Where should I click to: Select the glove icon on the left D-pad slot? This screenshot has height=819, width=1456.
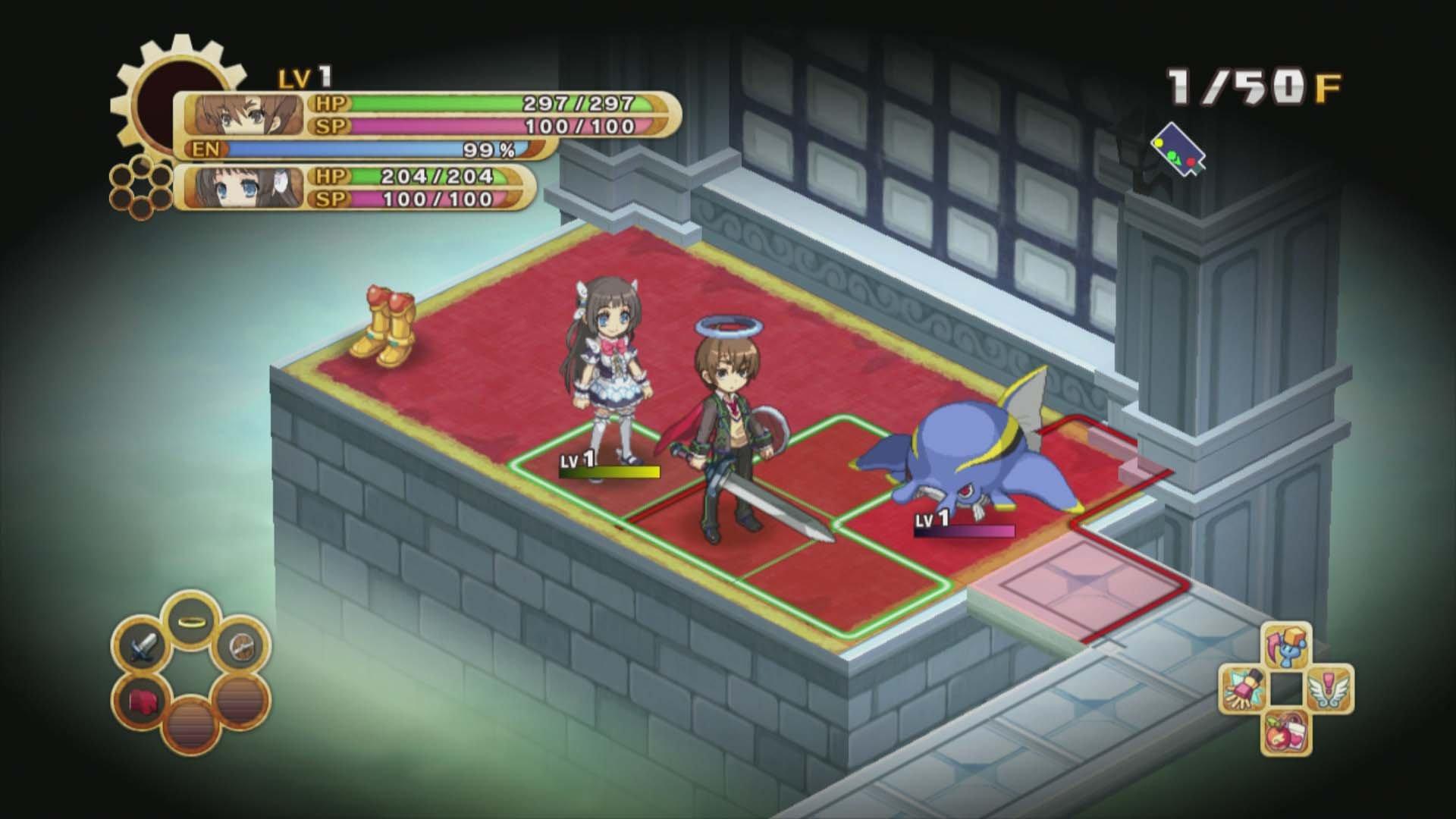tap(1244, 688)
